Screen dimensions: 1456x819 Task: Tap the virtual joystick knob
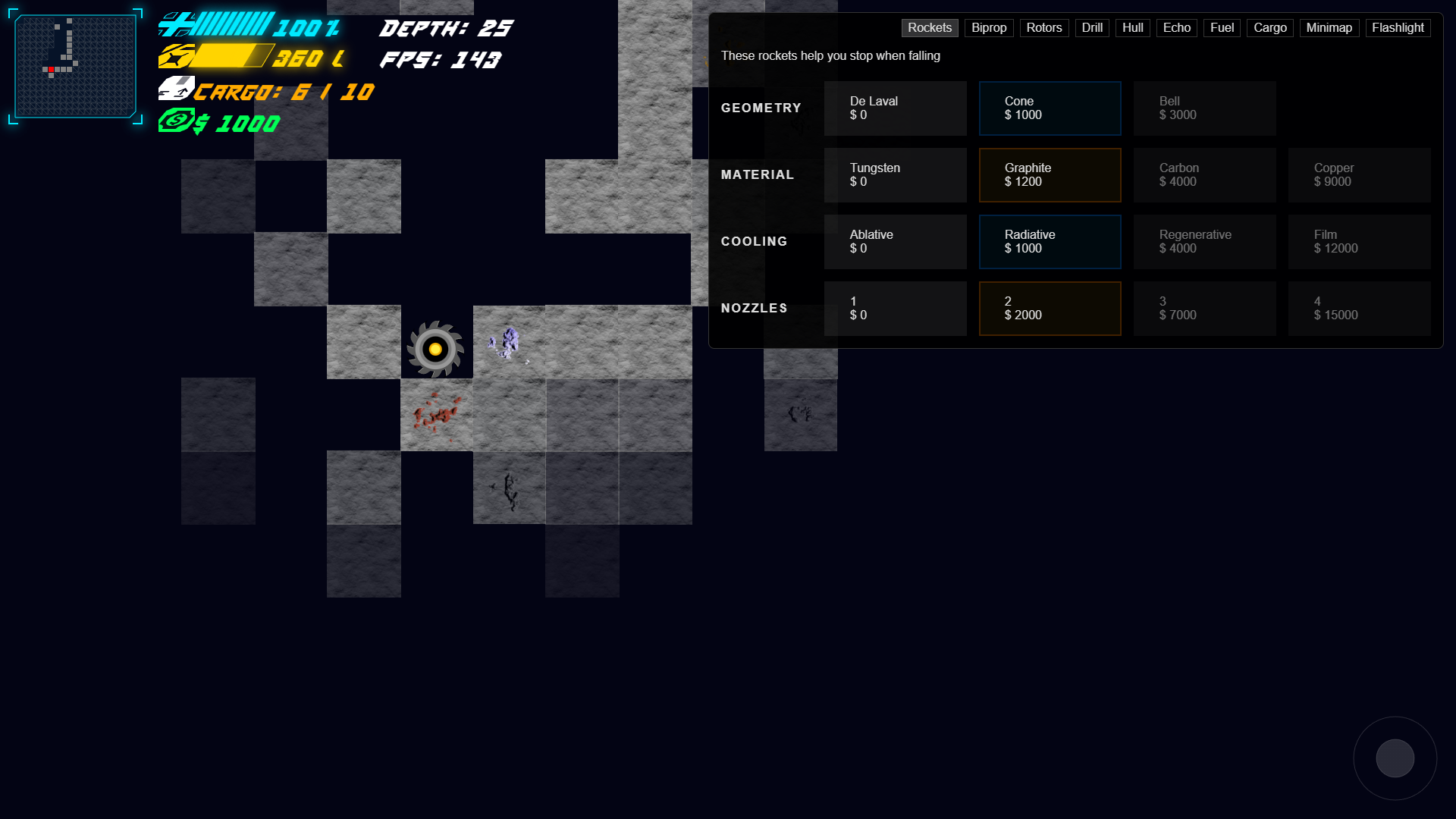(x=1395, y=758)
